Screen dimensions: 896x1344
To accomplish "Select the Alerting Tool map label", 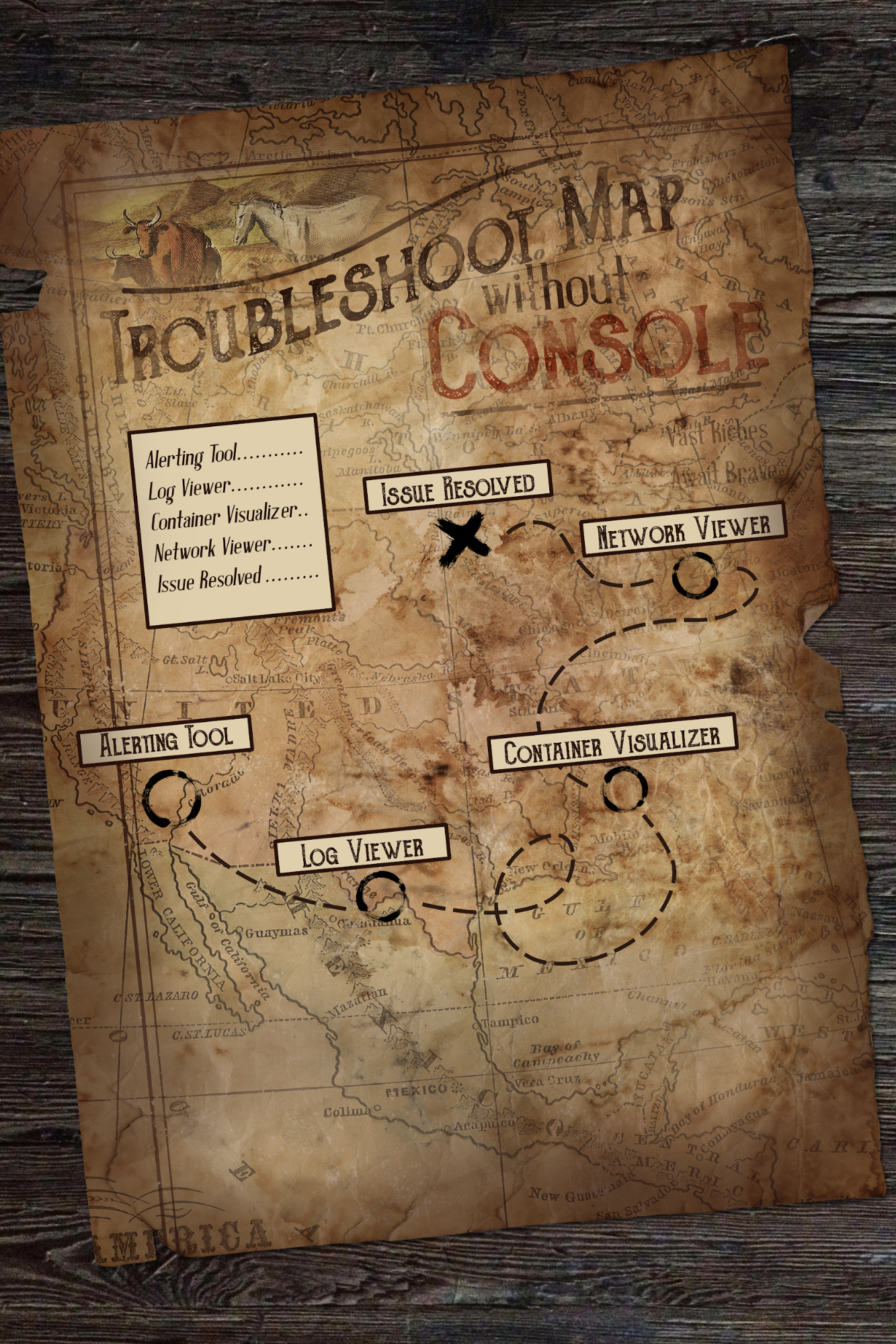I will [x=165, y=740].
